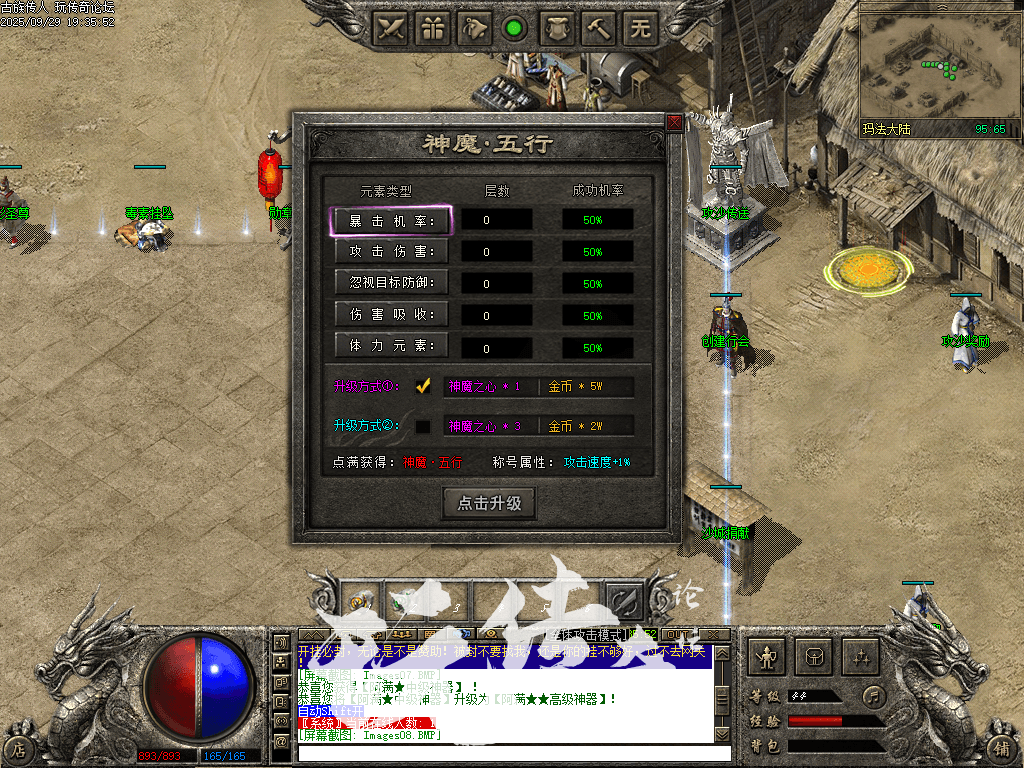The image size is (1024, 768).
Task: Click the 无 toolbar button
Action: [x=640, y=28]
